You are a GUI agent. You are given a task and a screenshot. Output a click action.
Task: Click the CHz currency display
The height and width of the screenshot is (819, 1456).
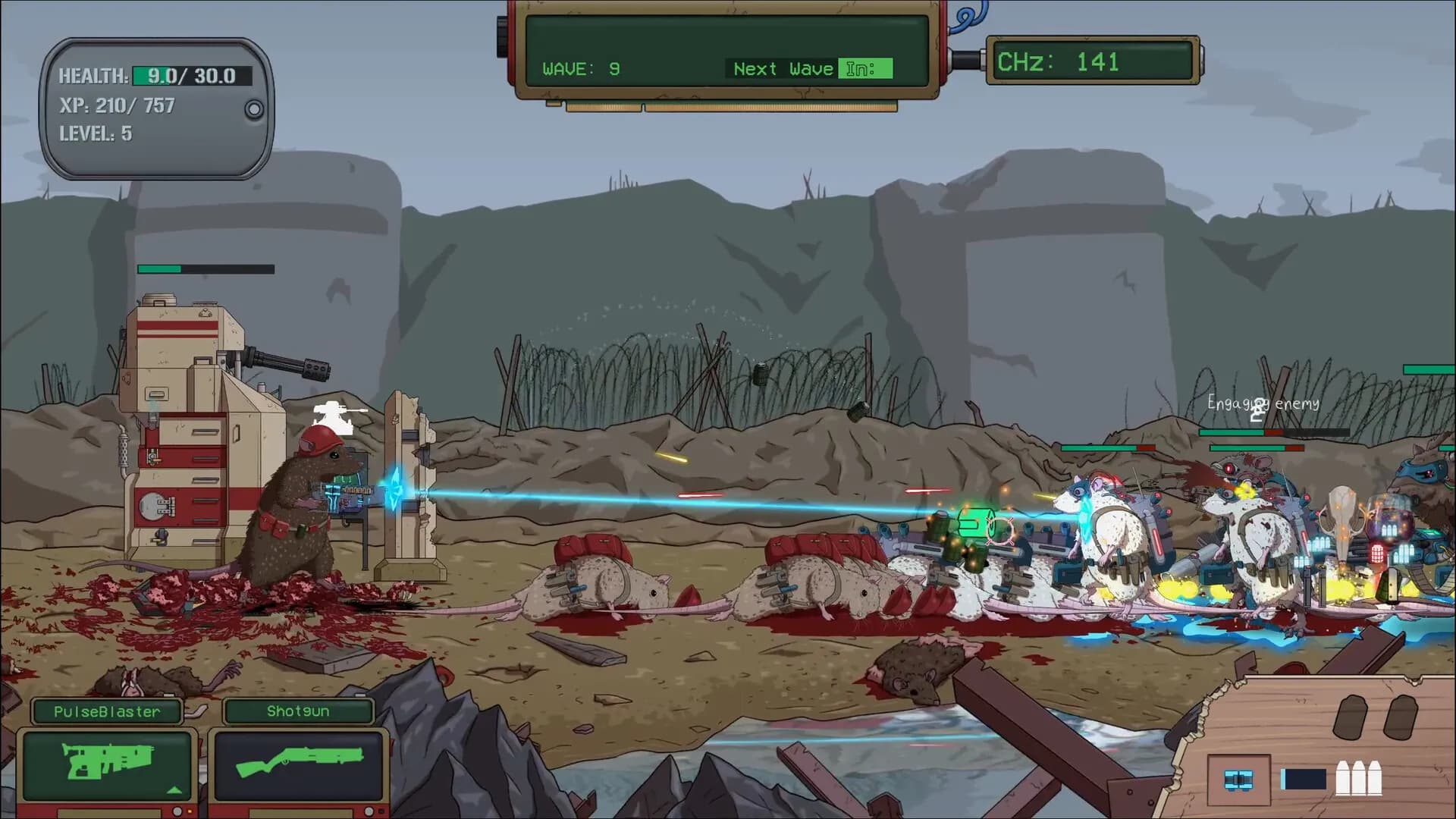coord(1092,61)
